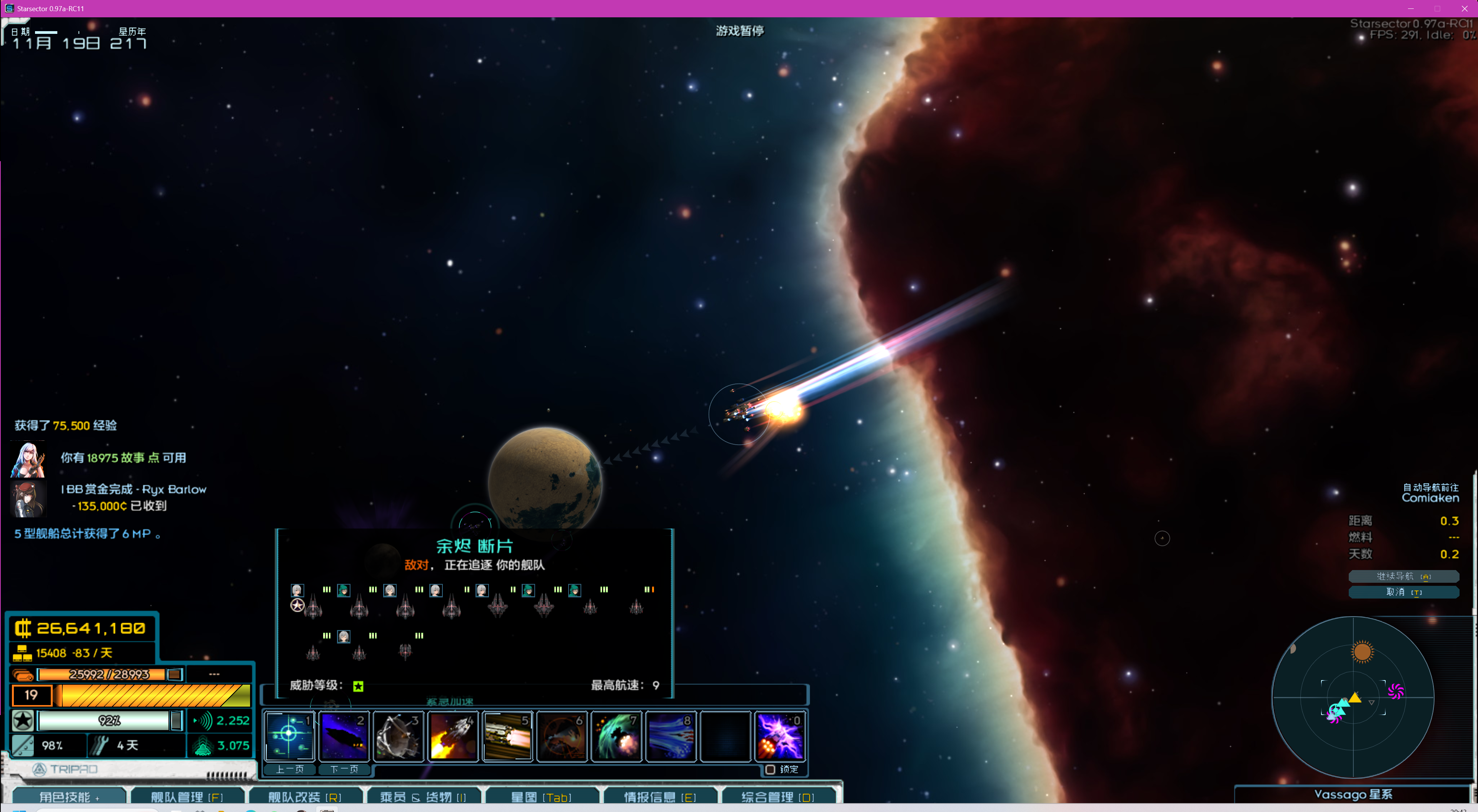The image size is (1478, 812).
Task: Go to previous ability page 上一页
Action: pyautogui.click(x=290, y=769)
